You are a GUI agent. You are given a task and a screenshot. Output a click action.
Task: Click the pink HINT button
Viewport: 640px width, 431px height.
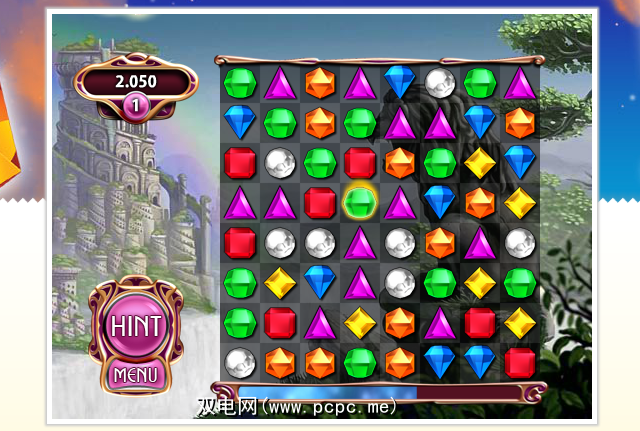[x=137, y=327]
